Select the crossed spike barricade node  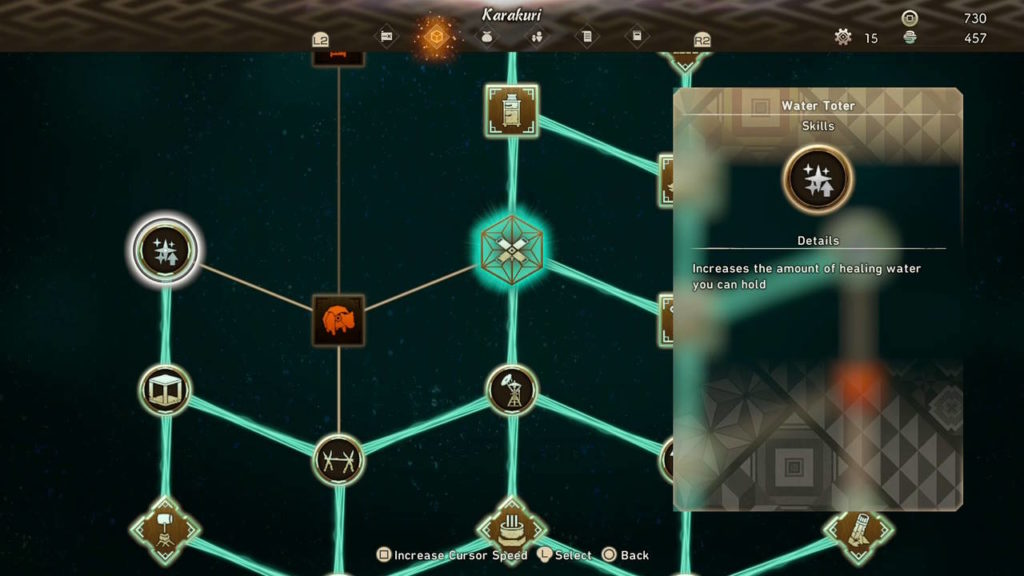click(x=338, y=459)
